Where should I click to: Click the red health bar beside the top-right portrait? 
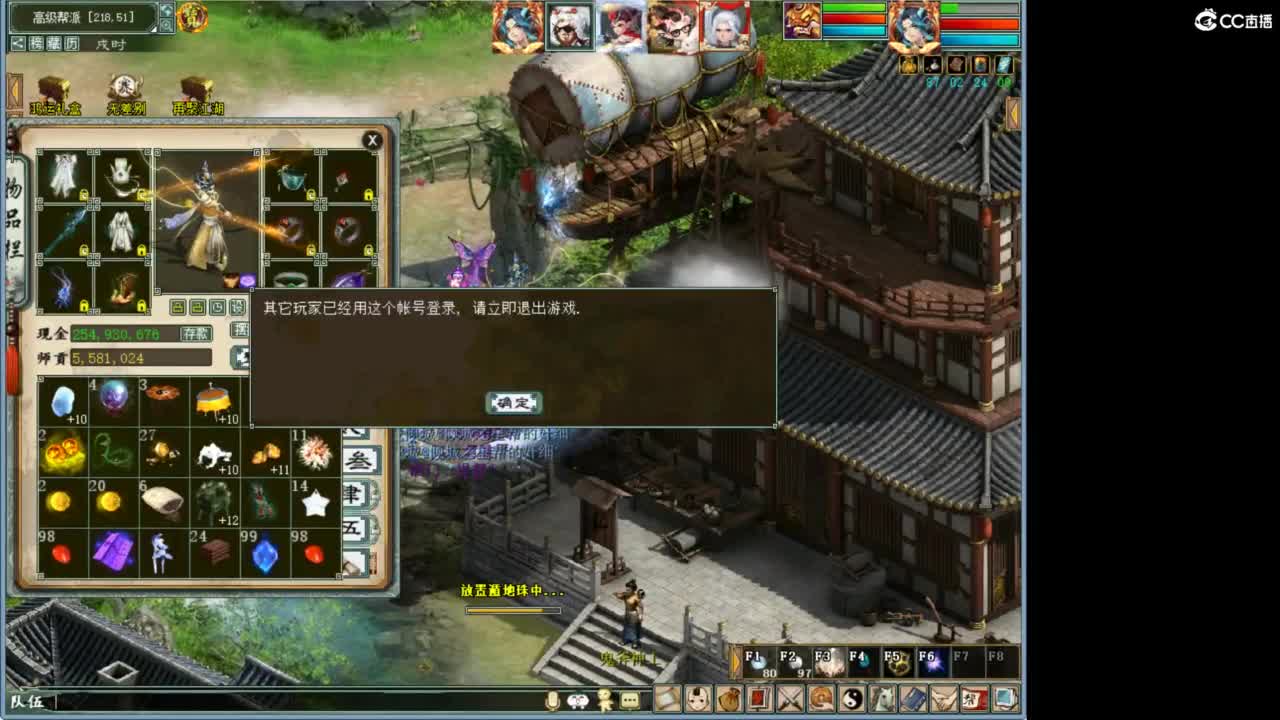980,24
